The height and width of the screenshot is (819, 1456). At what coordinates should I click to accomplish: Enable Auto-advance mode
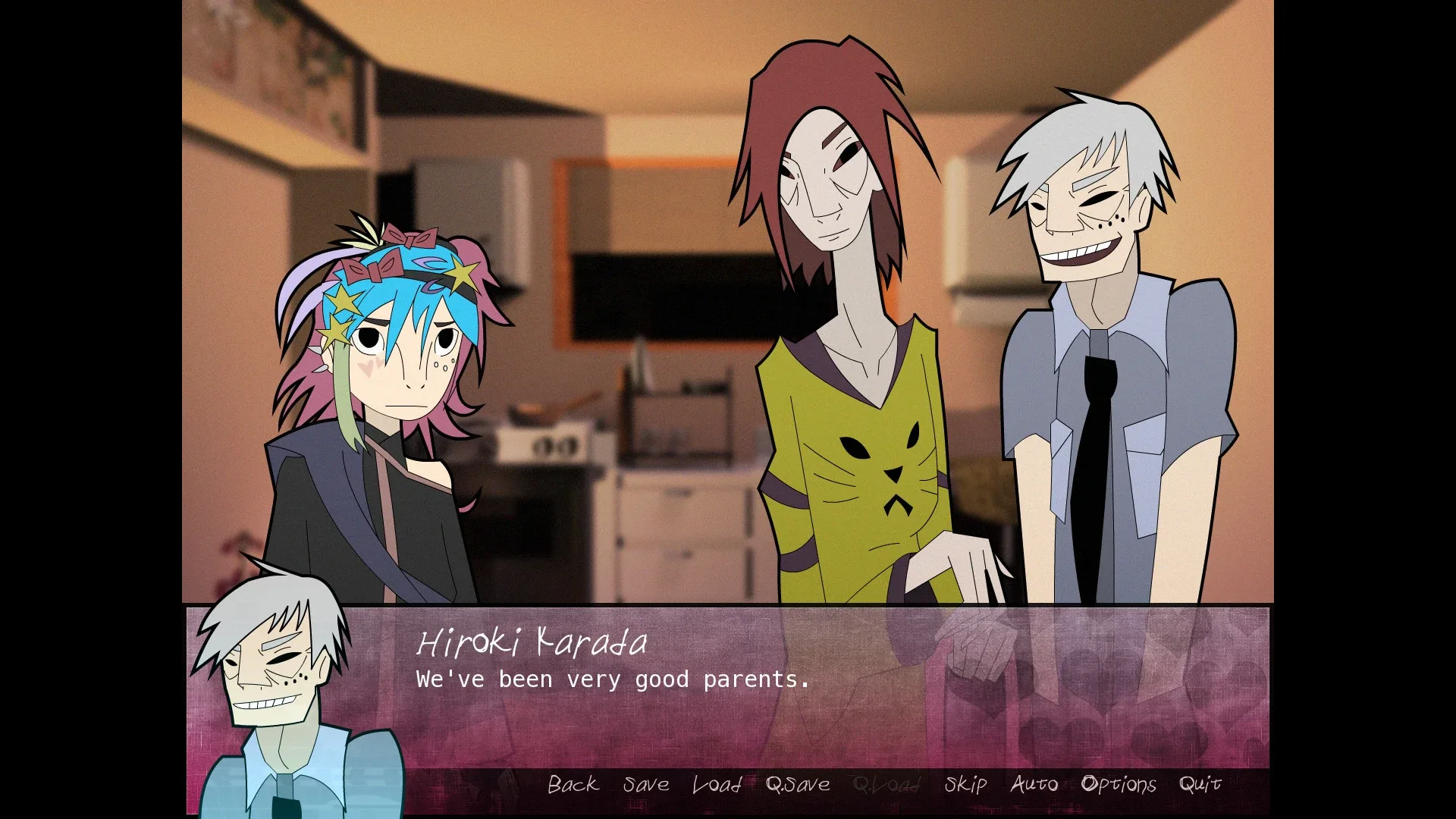click(x=1034, y=785)
